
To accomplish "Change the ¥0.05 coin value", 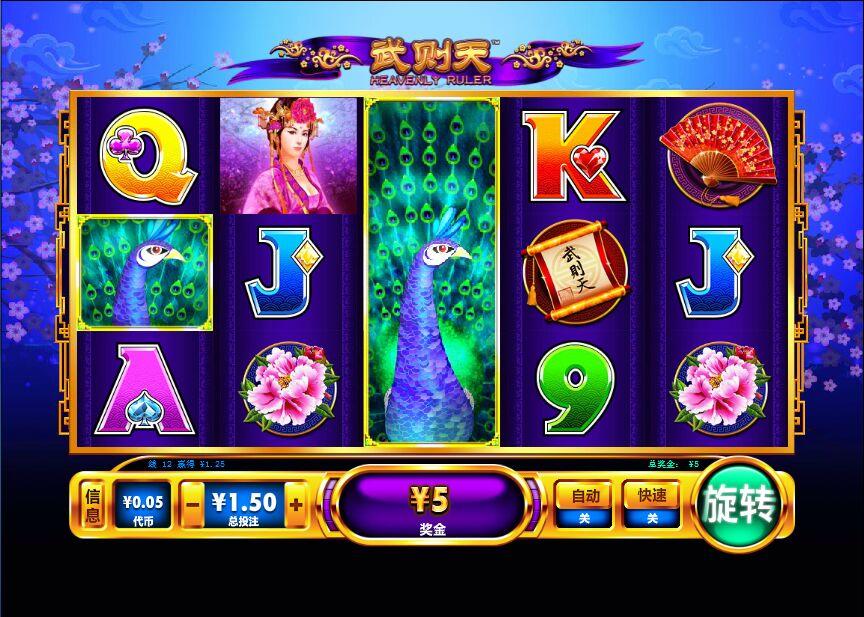I will click(143, 506).
